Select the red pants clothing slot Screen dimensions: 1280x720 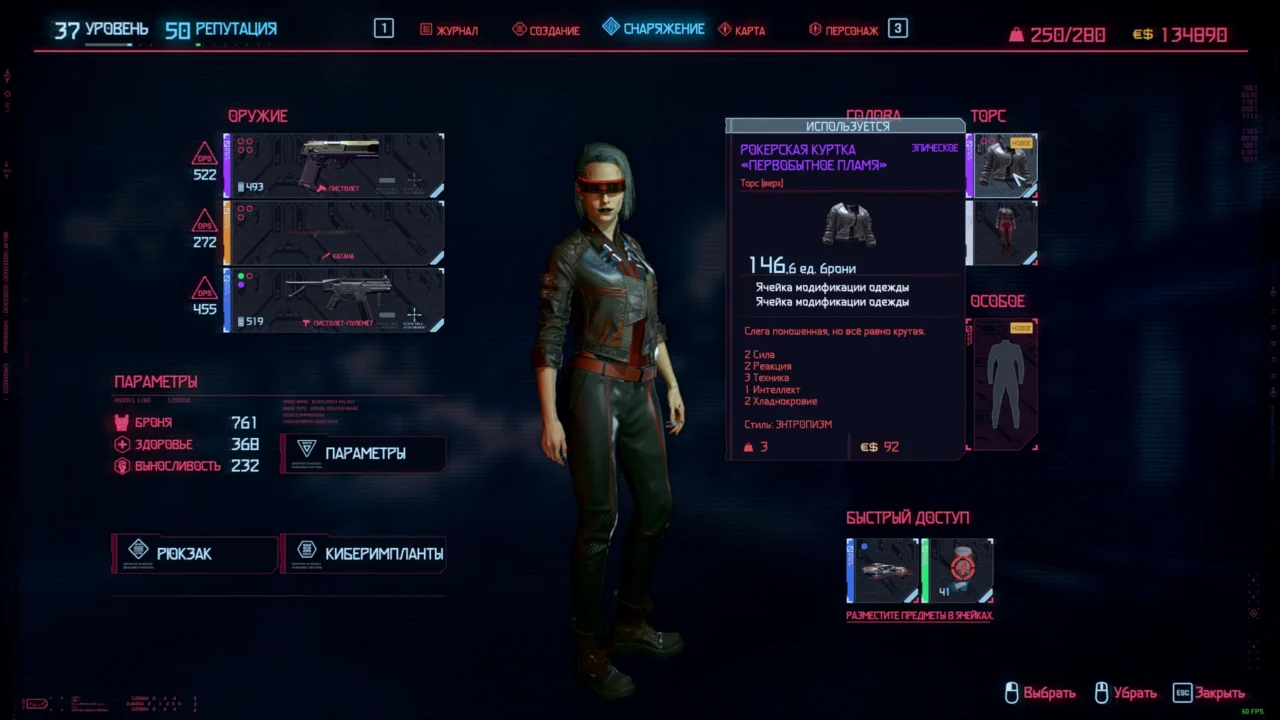pos(1003,233)
